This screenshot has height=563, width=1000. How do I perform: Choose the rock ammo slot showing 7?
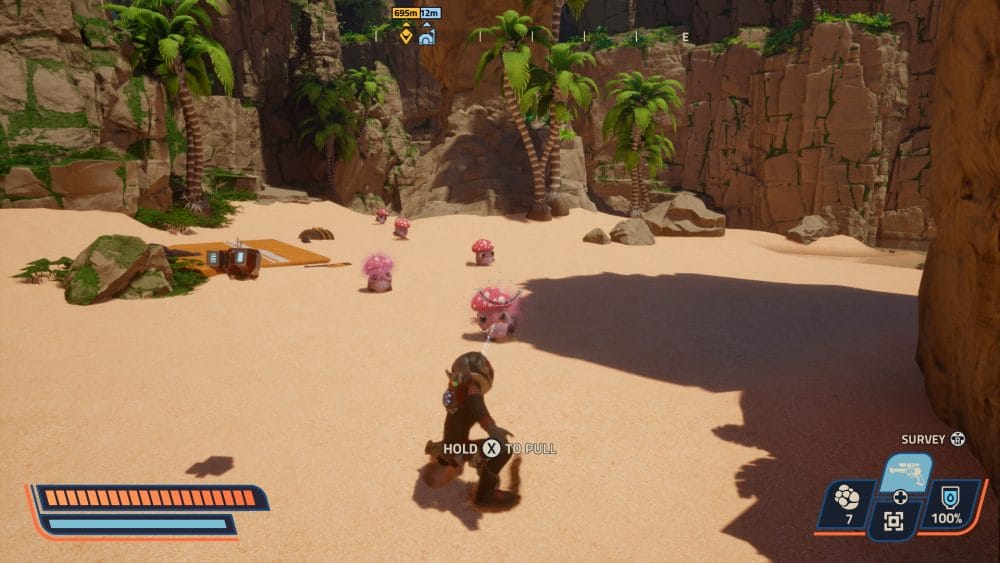tap(848, 503)
